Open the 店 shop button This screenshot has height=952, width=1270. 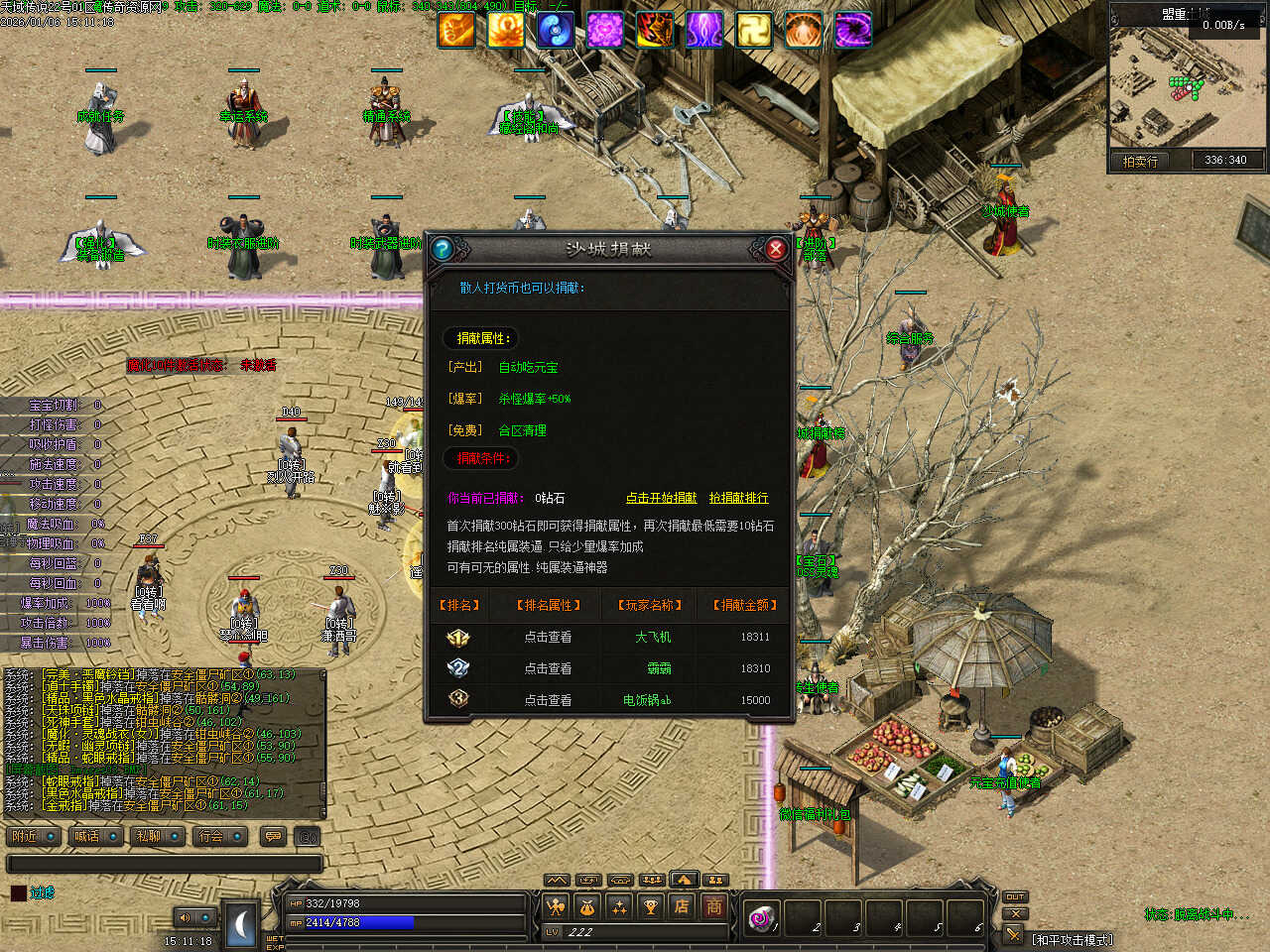point(682,906)
